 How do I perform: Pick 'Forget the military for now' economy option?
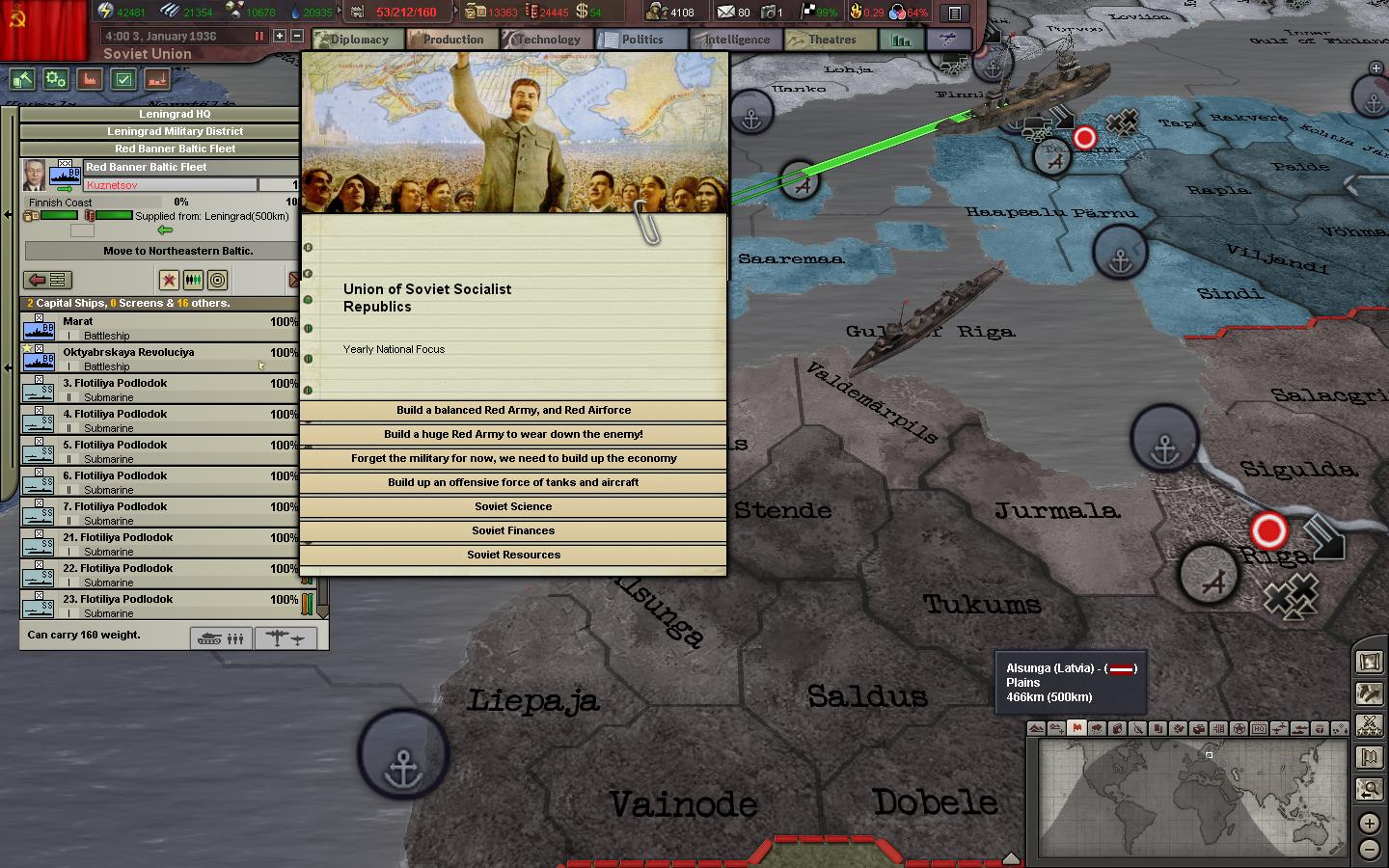[513, 459]
